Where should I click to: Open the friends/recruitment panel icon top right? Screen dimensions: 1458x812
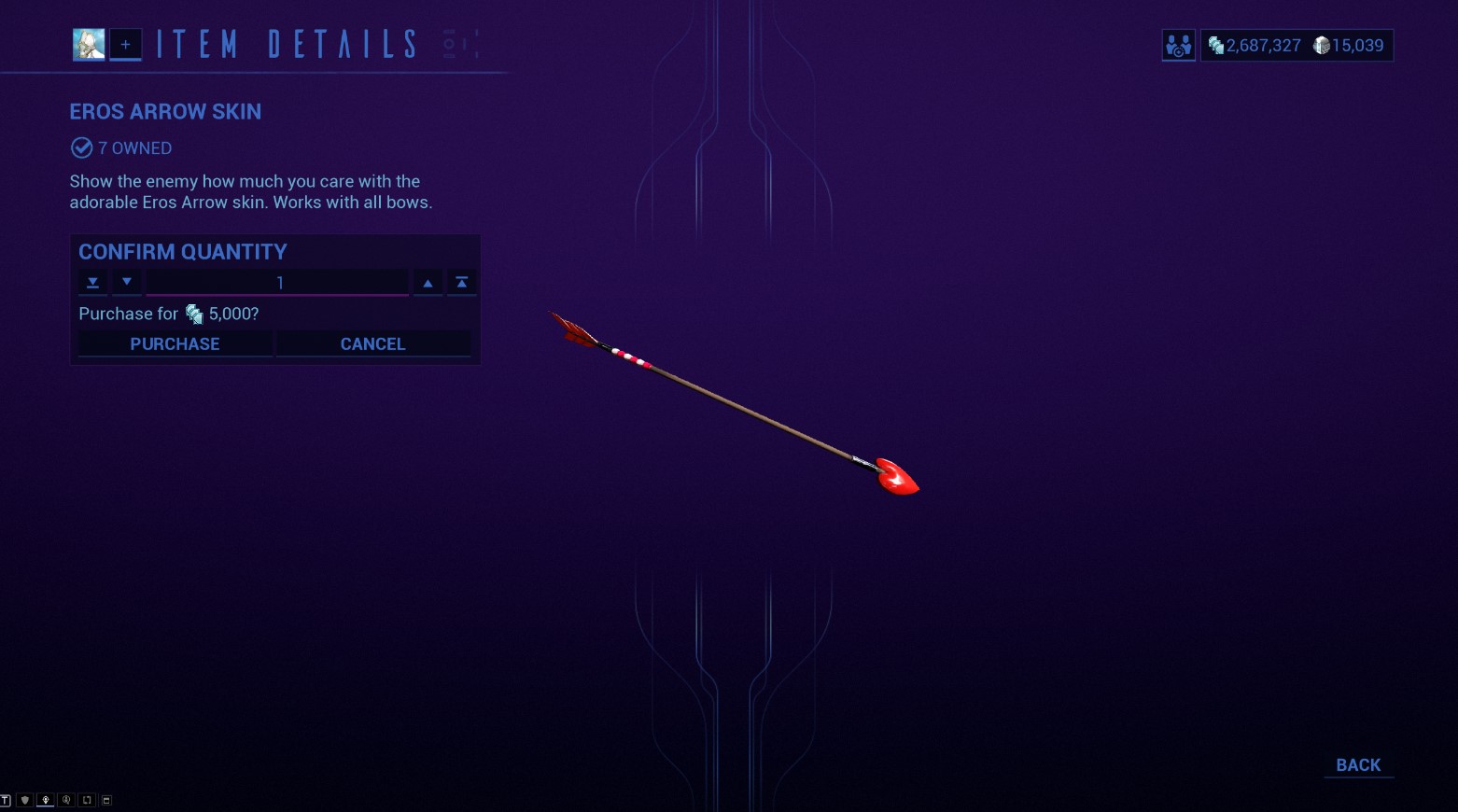click(1178, 45)
